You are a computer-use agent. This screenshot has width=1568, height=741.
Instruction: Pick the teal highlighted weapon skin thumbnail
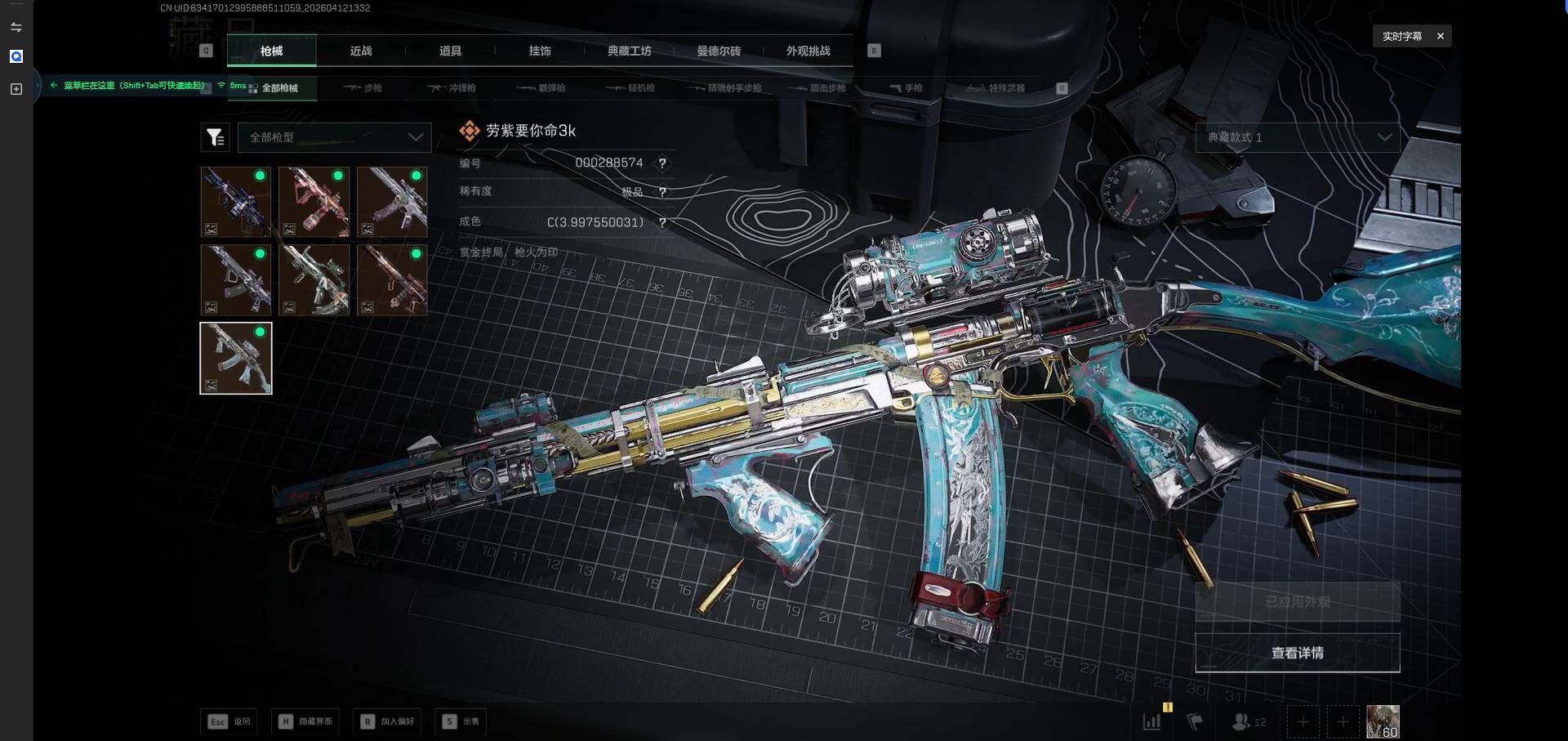(x=236, y=358)
